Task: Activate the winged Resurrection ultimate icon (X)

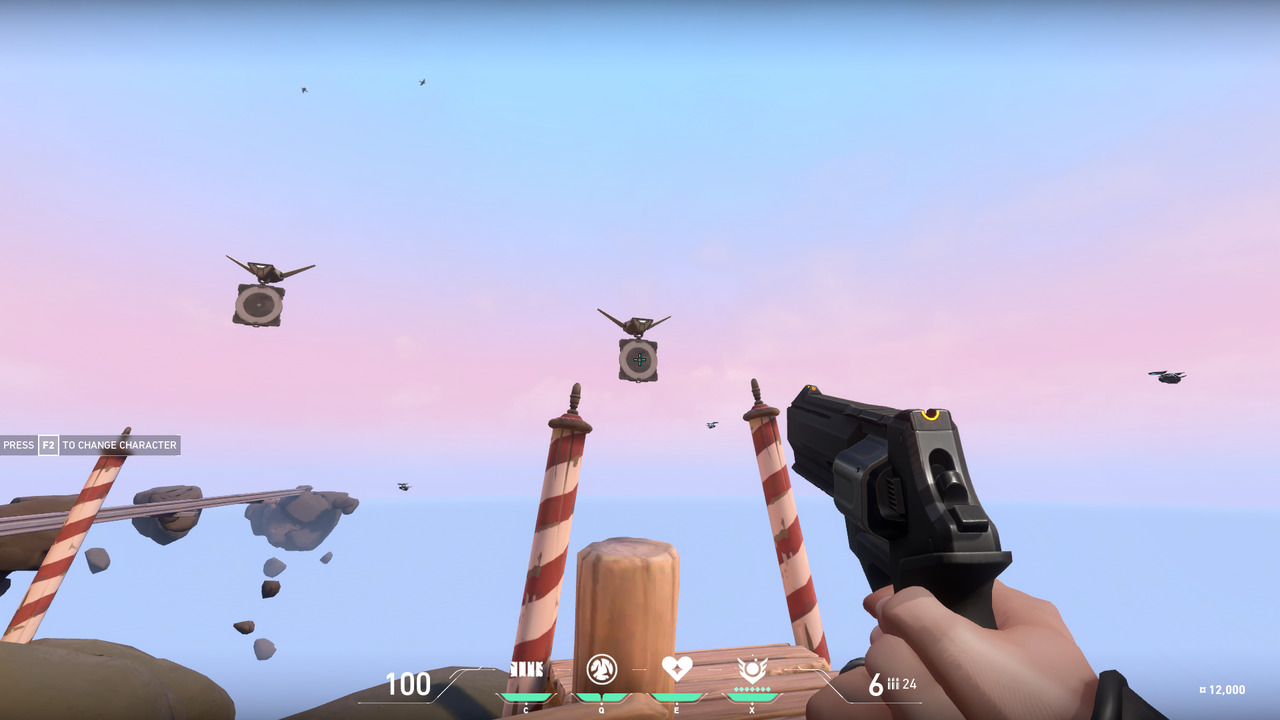Action: pyautogui.click(x=753, y=667)
